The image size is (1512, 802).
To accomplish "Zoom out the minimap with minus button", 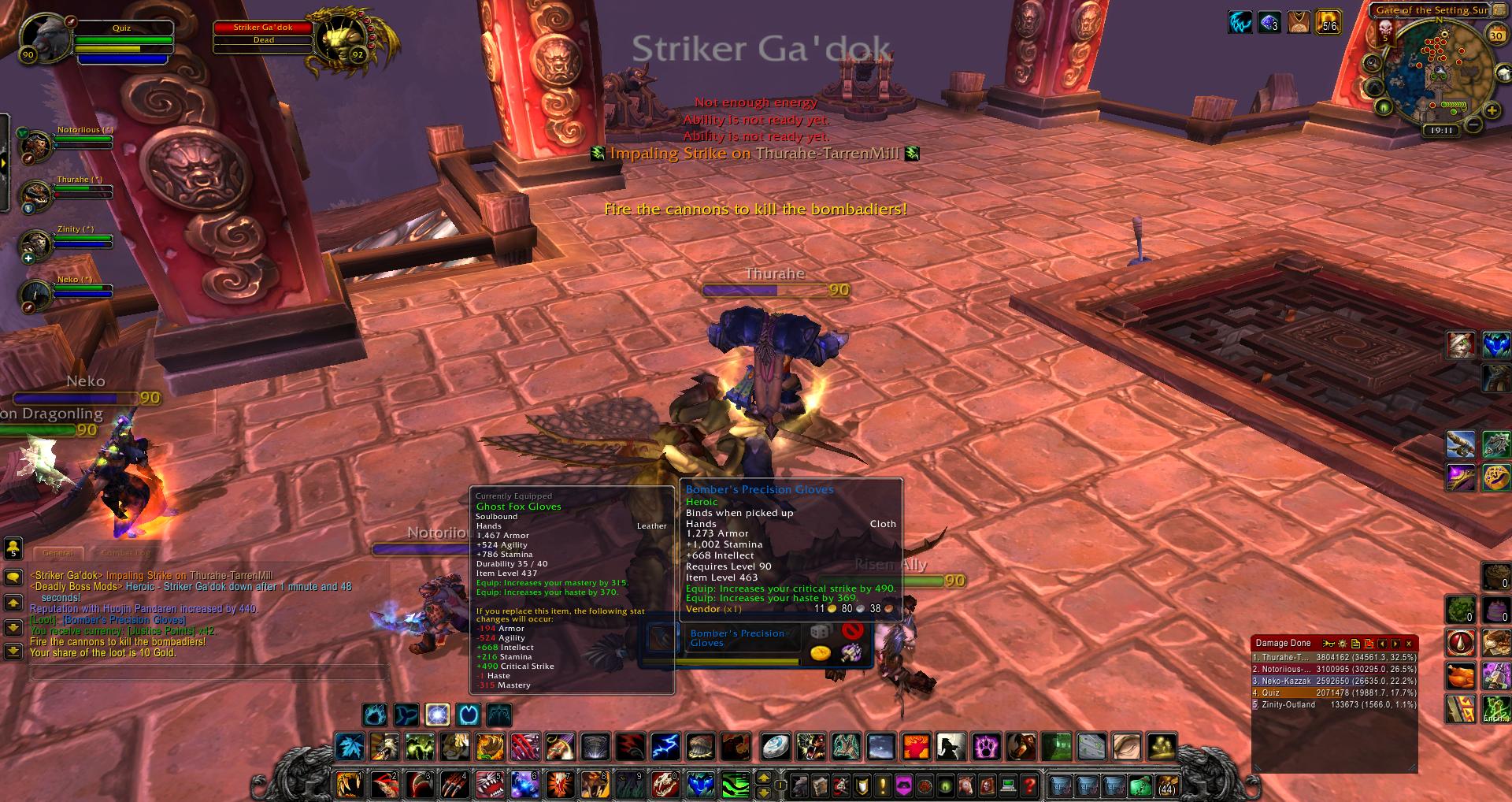I will (1473, 125).
